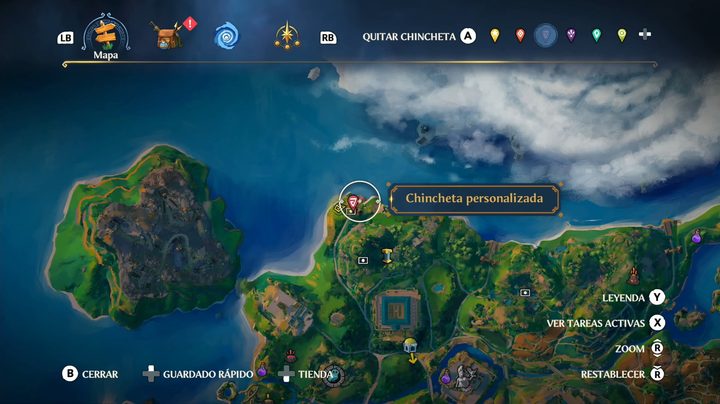Switch to the backpack inventory tab
This screenshot has width=720, height=404.
167,36
